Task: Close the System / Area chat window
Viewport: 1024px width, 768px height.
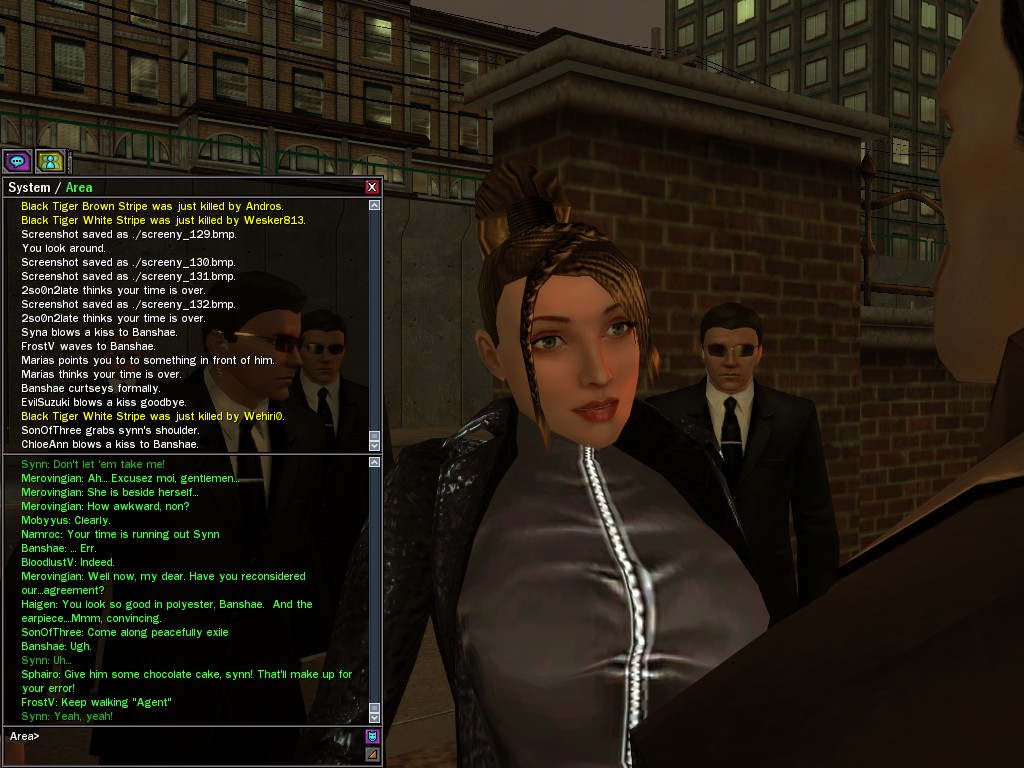Action: pyautogui.click(x=372, y=187)
